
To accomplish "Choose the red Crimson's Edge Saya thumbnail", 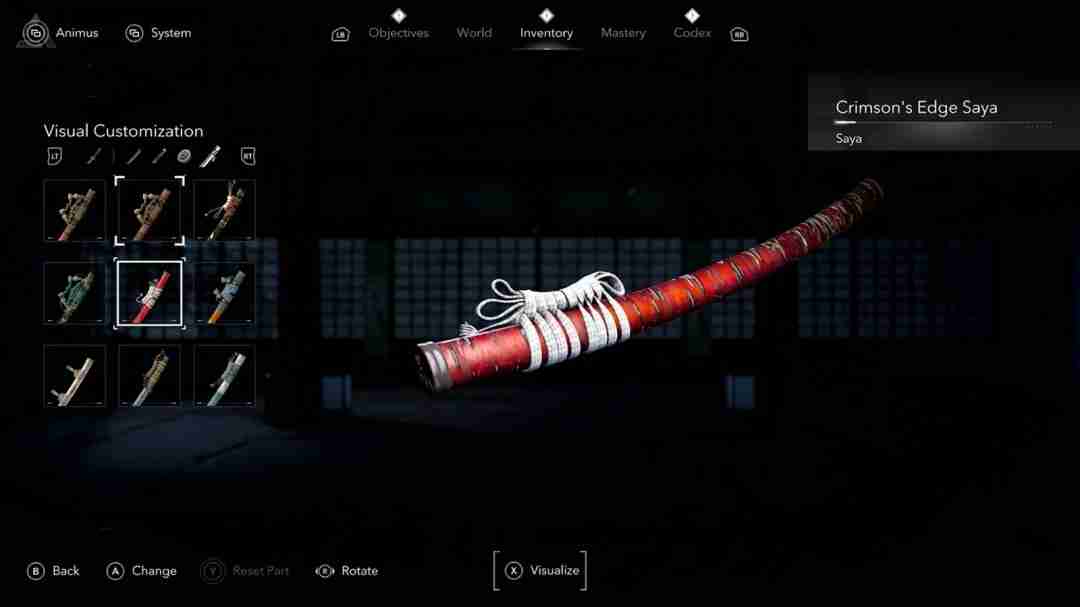I will pos(149,293).
